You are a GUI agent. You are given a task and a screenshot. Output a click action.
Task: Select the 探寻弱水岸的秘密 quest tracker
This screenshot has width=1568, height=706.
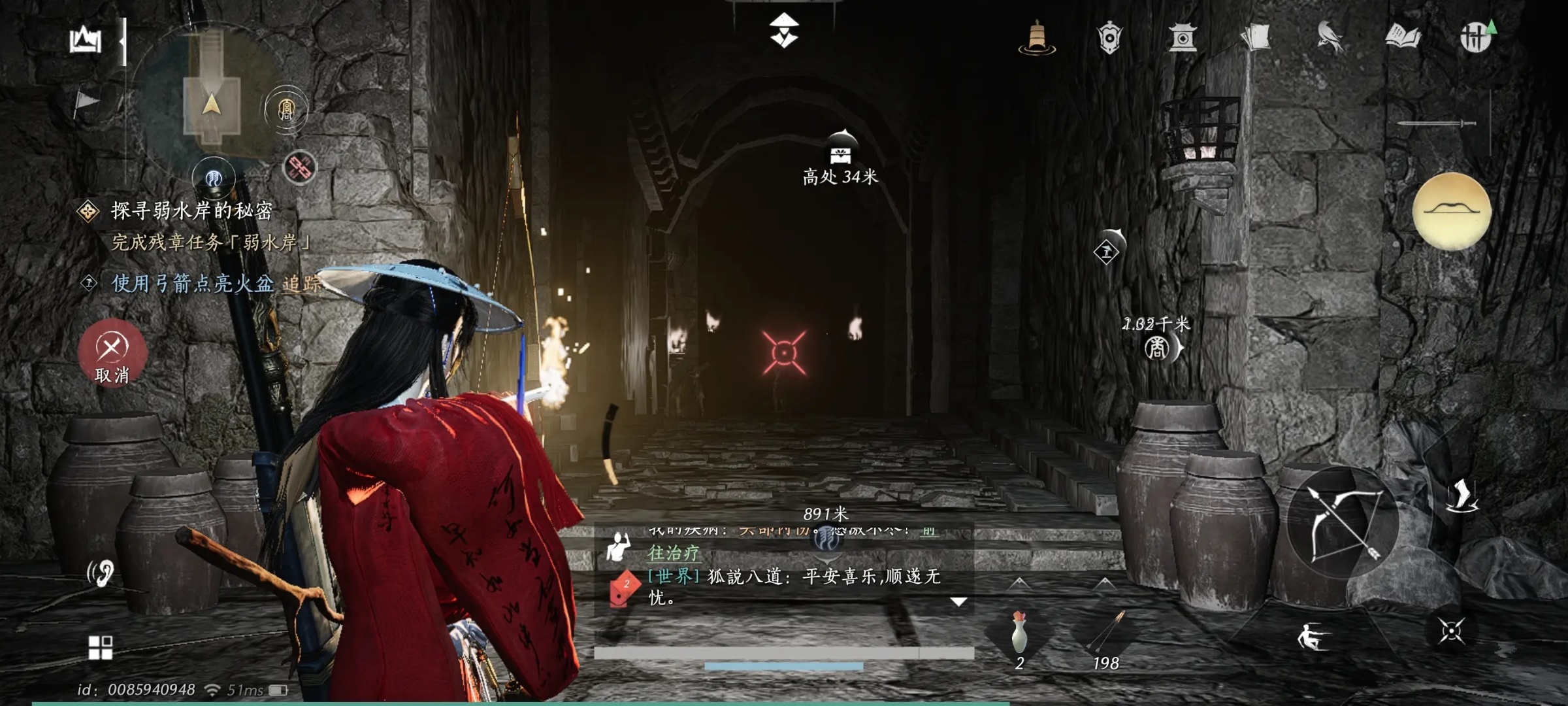click(191, 210)
